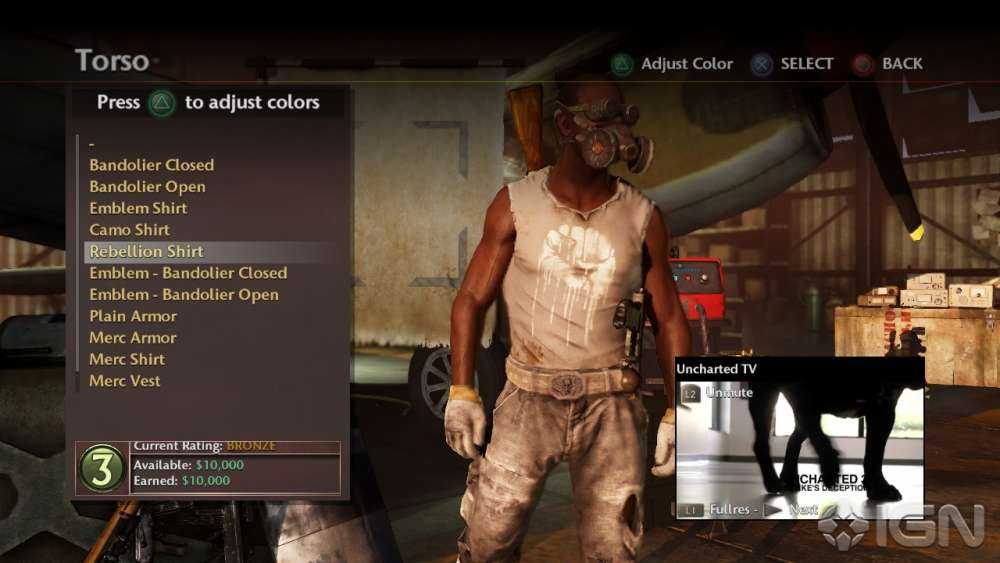Select the Camo Shirt option

click(130, 230)
